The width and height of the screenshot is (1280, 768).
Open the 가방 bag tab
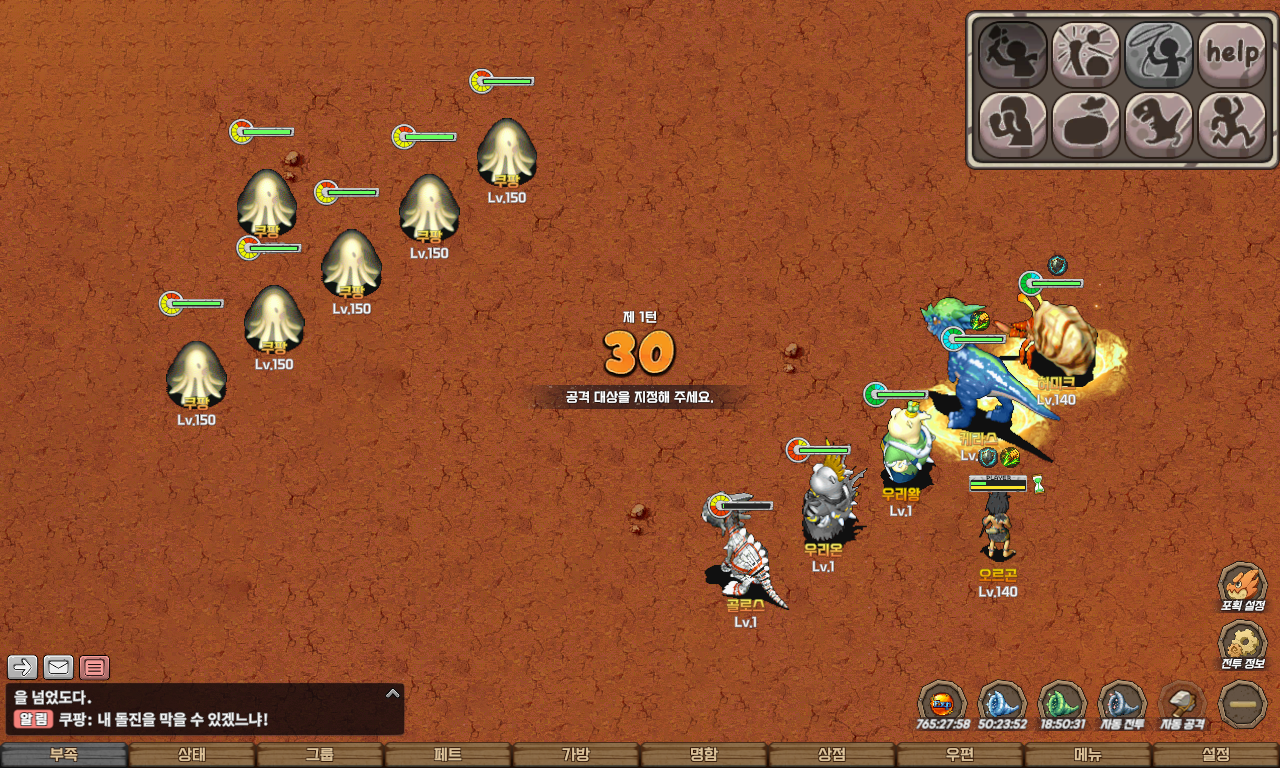576,755
